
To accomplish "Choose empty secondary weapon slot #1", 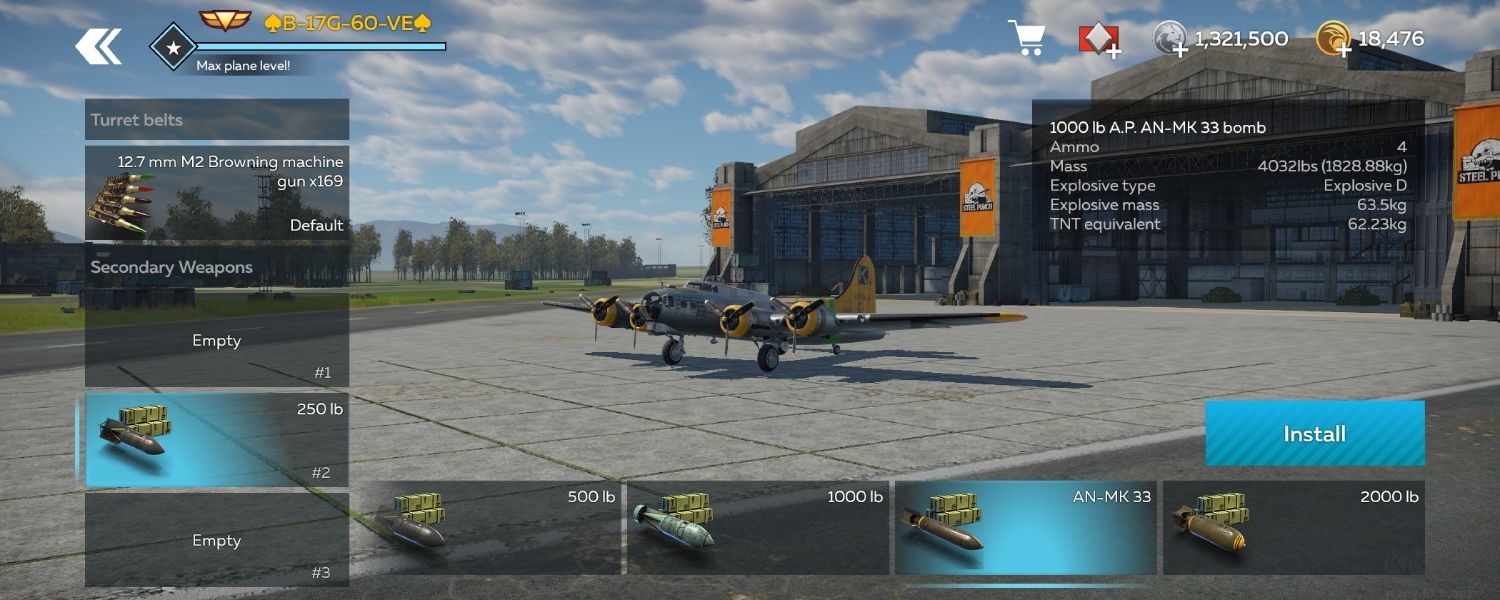I will (217, 341).
